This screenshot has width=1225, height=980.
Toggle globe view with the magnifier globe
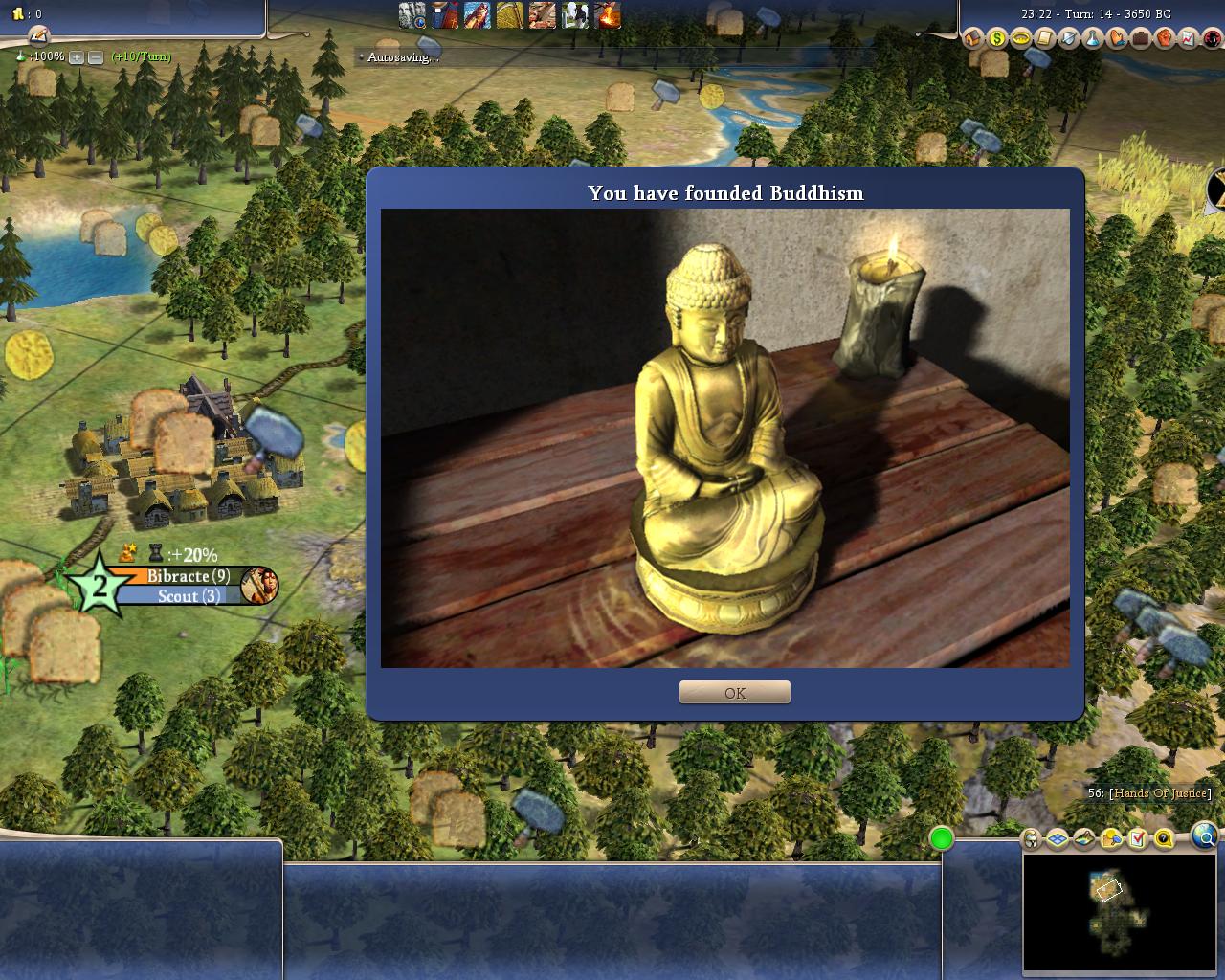click(1205, 837)
